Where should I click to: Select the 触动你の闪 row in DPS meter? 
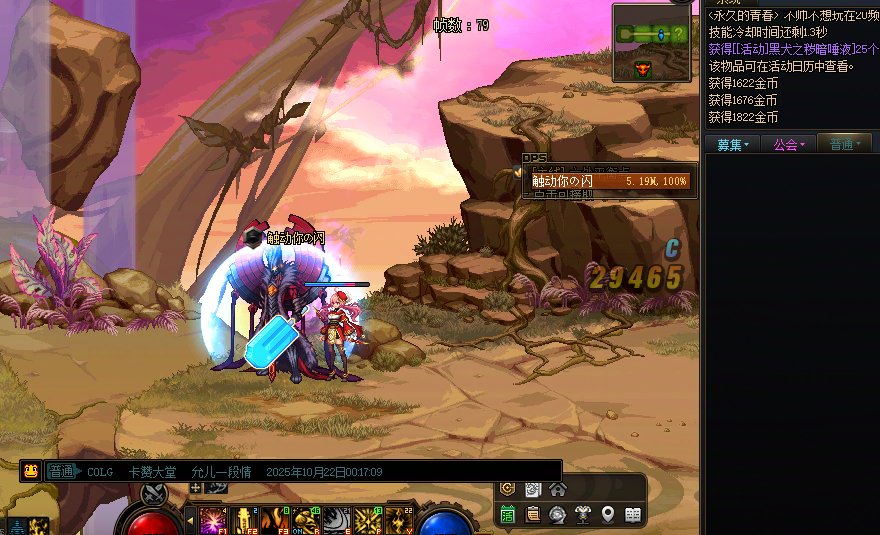(609, 181)
